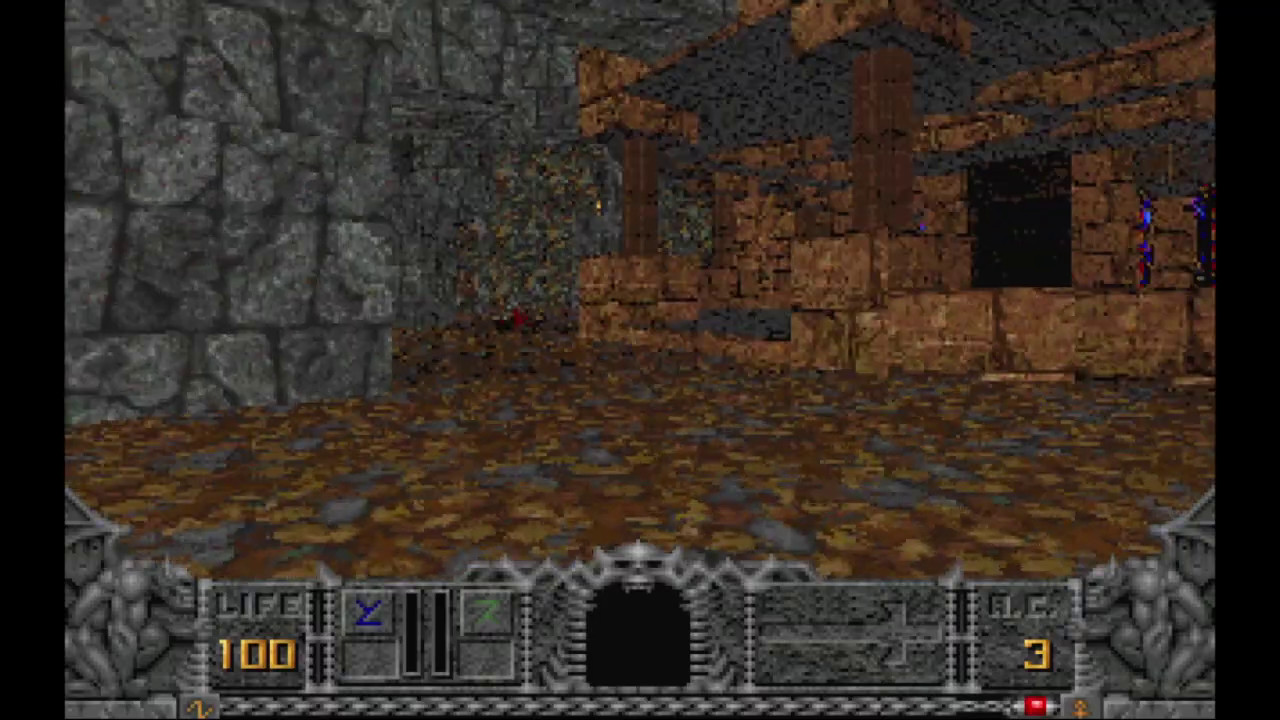Click the blue mana icon

click(369, 612)
